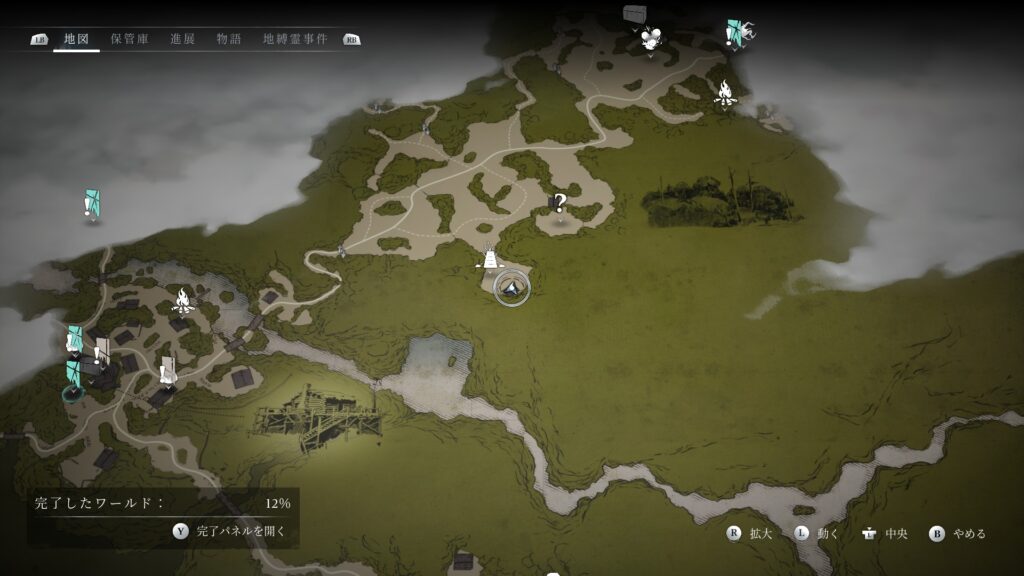This screenshot has width=1024, height=576.
Task: Click the white tent-shaped marker above the player
Action: tap(490, 259)
